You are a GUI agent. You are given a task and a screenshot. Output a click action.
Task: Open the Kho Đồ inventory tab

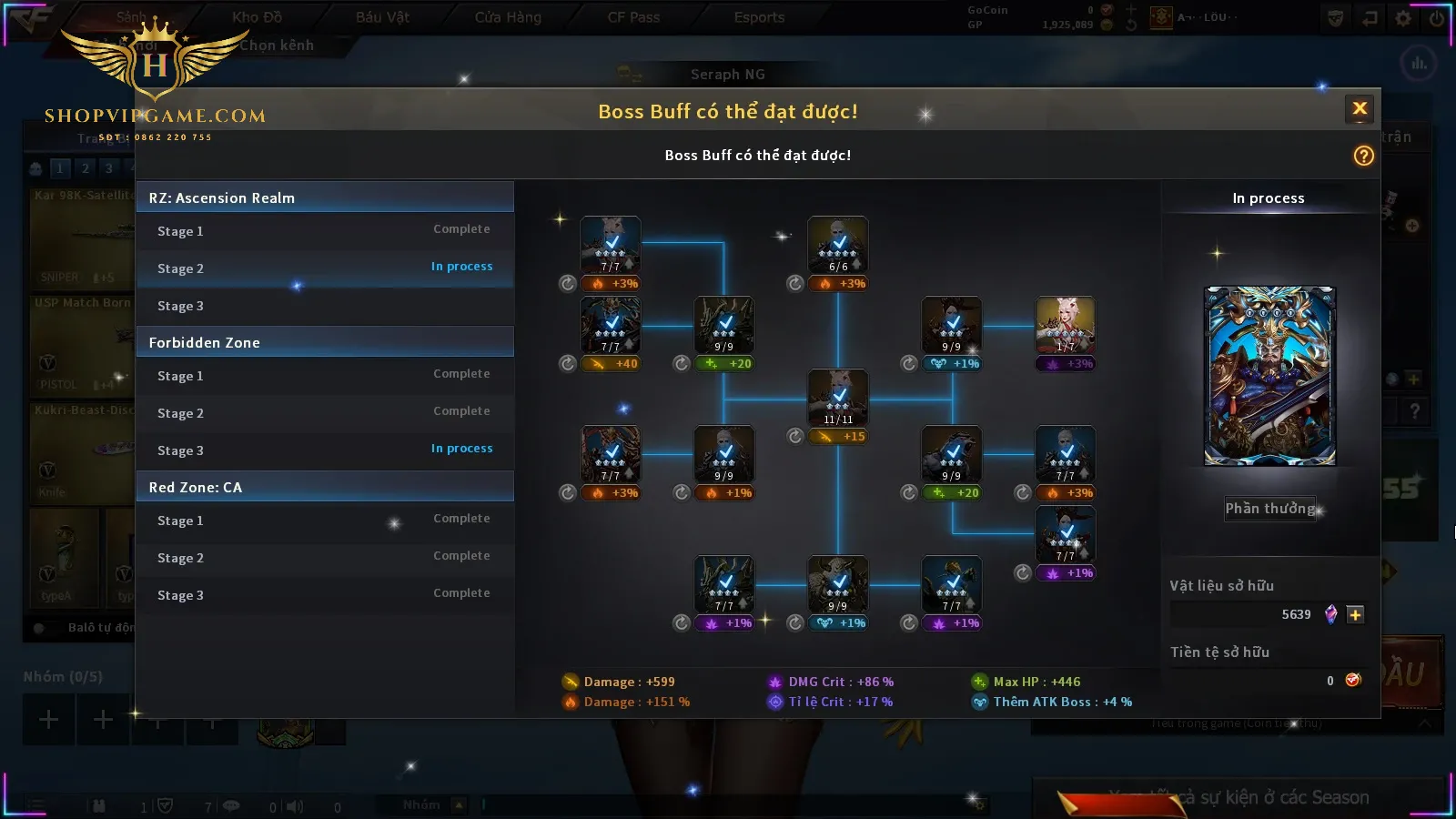pos(257,17)
